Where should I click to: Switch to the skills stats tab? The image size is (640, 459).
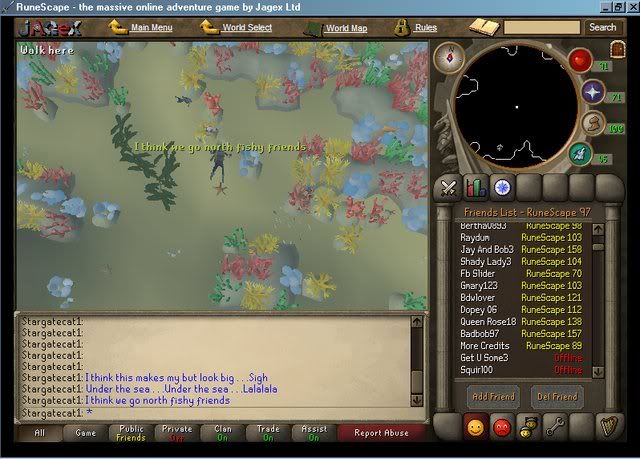(x=476, y=186)
